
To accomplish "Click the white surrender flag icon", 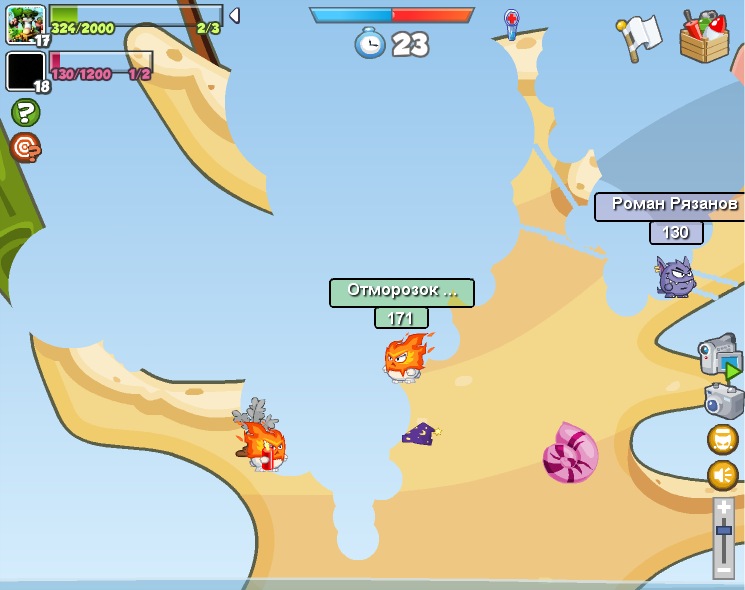I will click(x=638, y=38).
